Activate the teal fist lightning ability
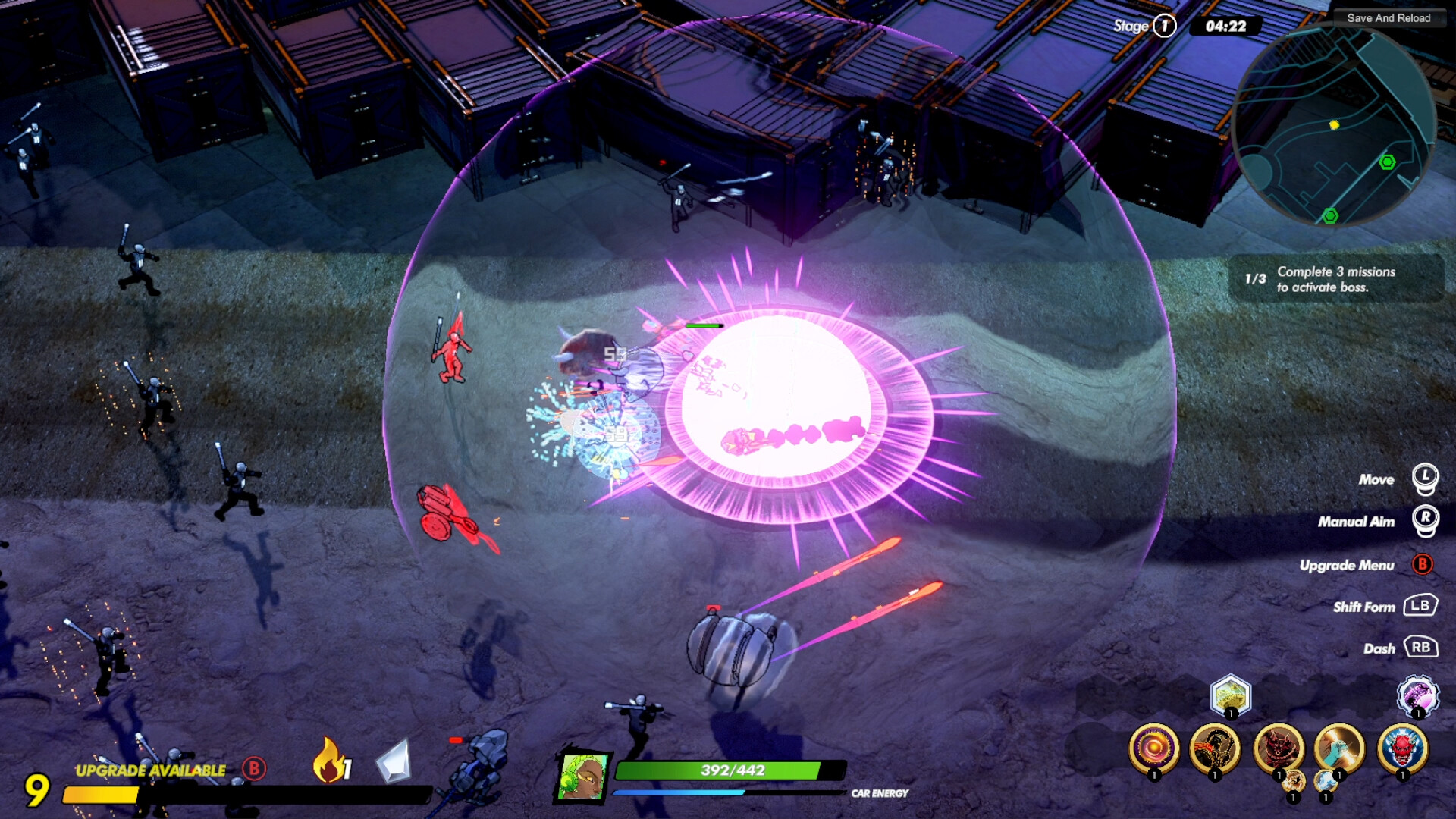1456x819 pixels. point(1339,748)
